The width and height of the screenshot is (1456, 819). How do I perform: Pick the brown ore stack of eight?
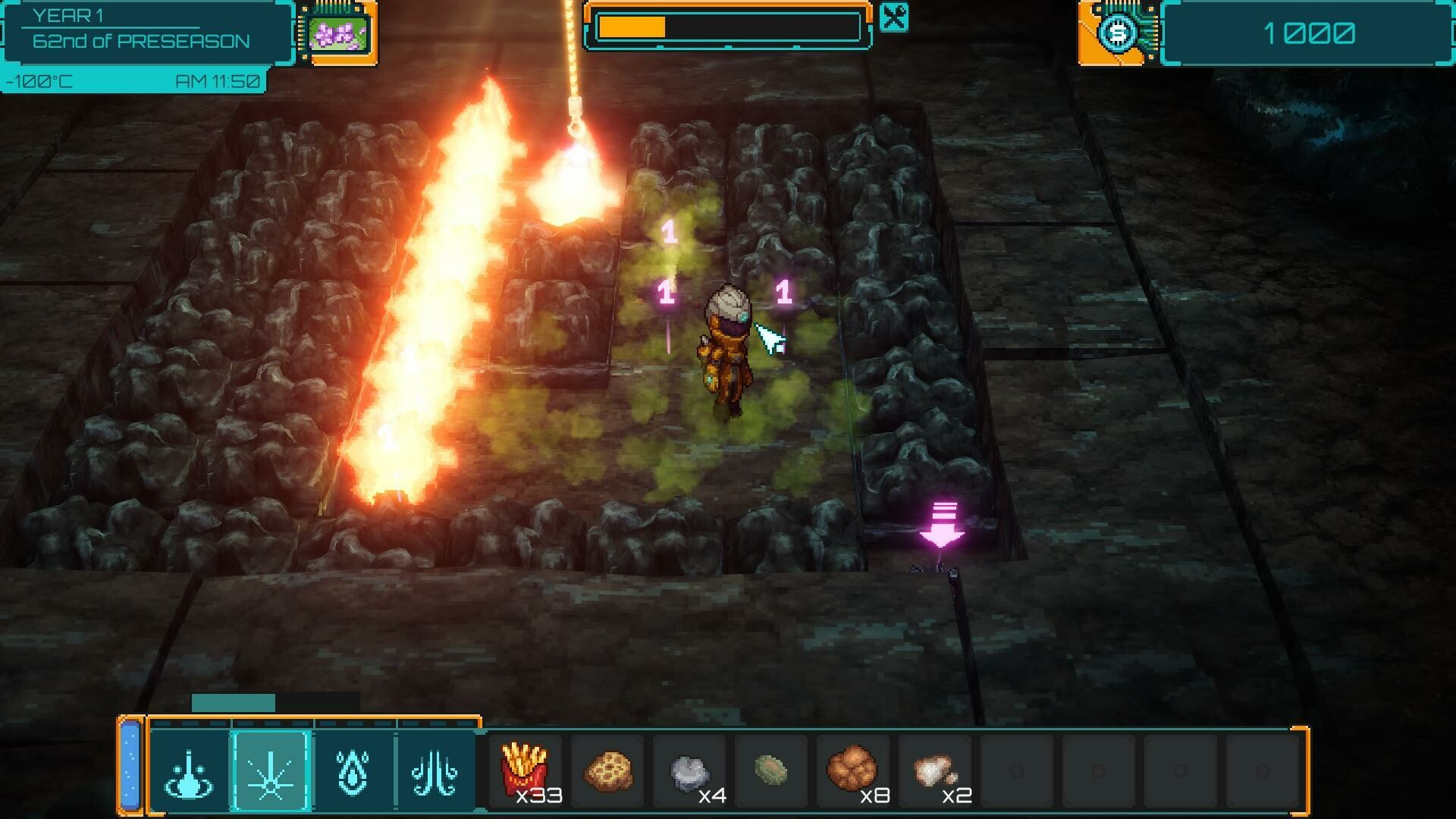tap(853, 770)
